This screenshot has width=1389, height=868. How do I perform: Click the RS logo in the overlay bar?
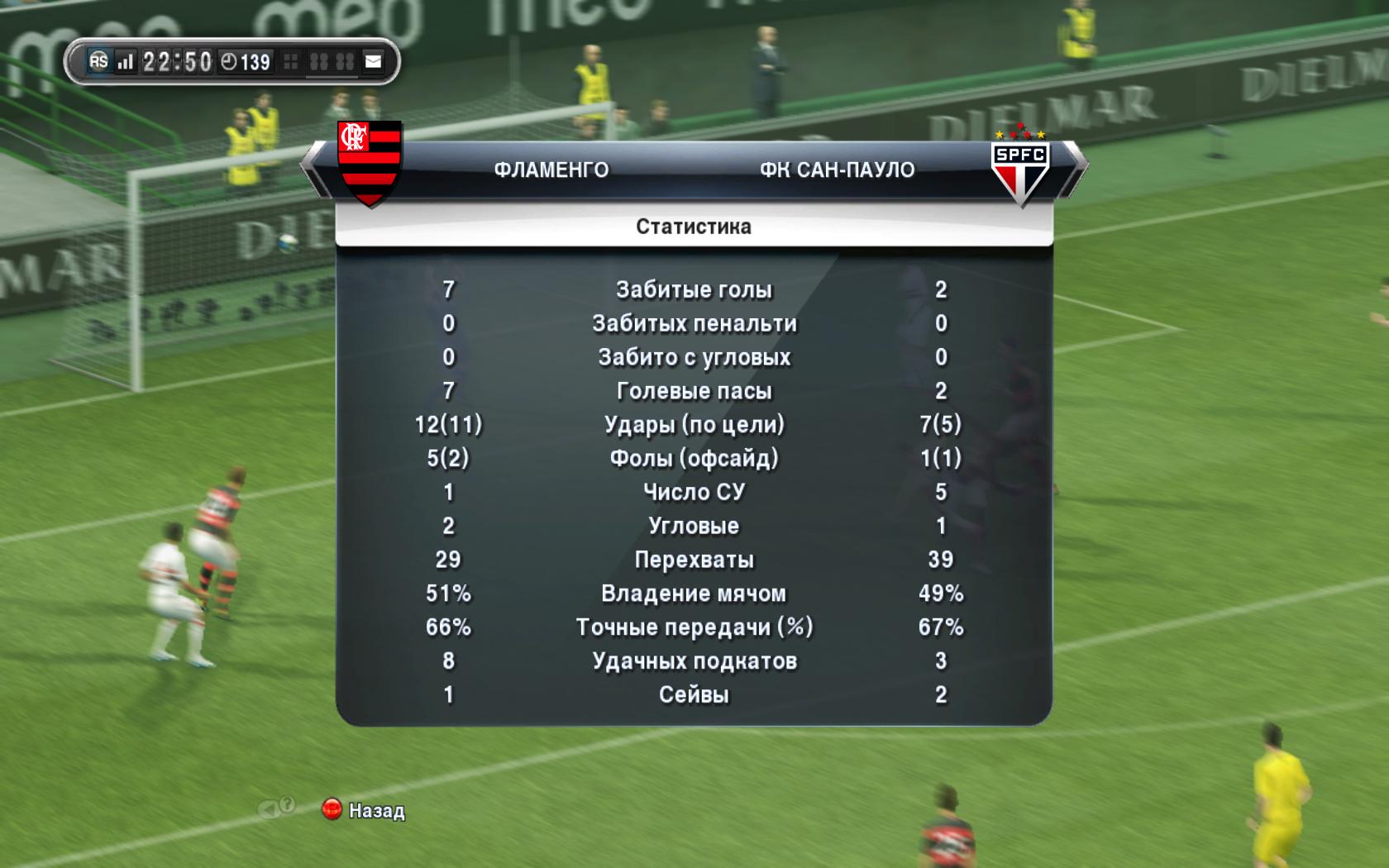[98, 61]
